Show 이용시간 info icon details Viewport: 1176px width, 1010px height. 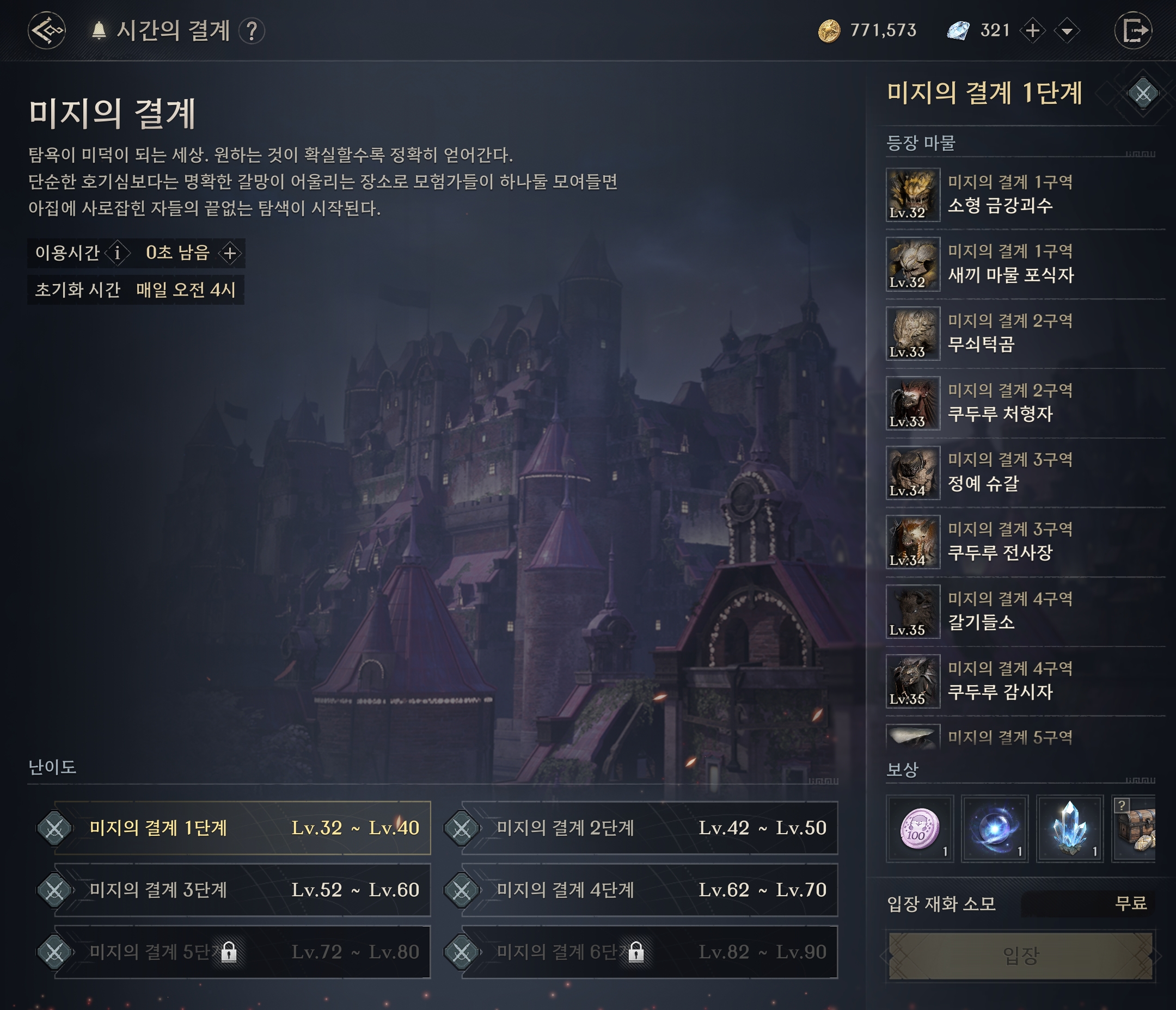[118, 253]
